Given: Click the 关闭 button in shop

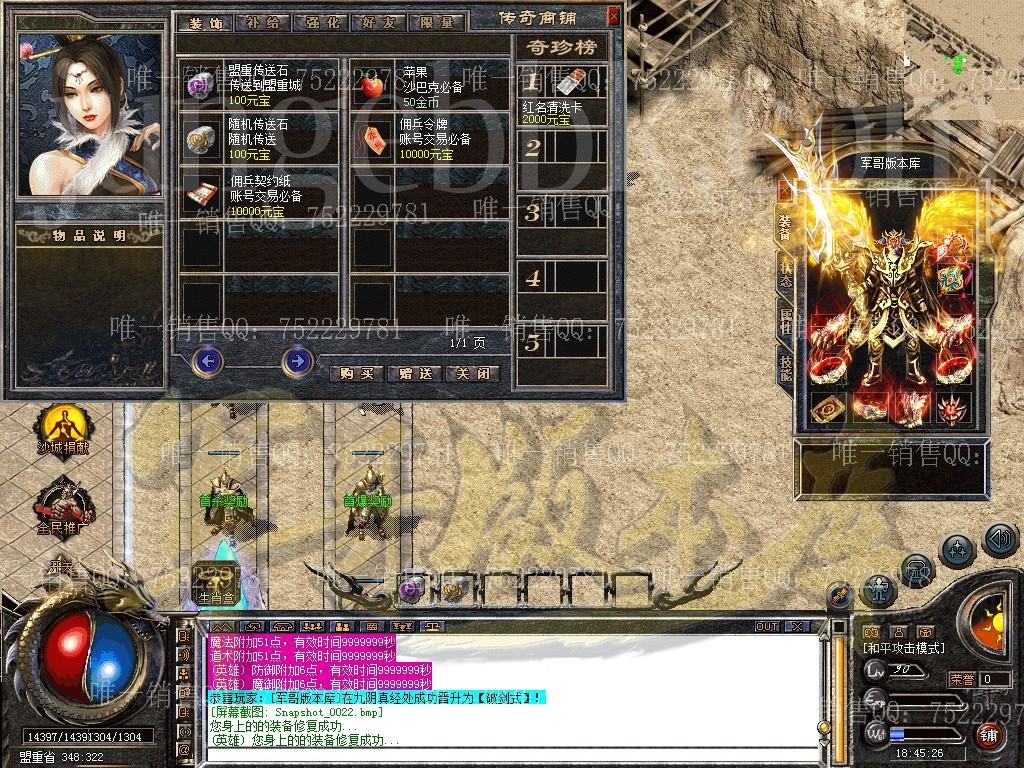Looking at the screenshot, I should [x=472, y=373].
